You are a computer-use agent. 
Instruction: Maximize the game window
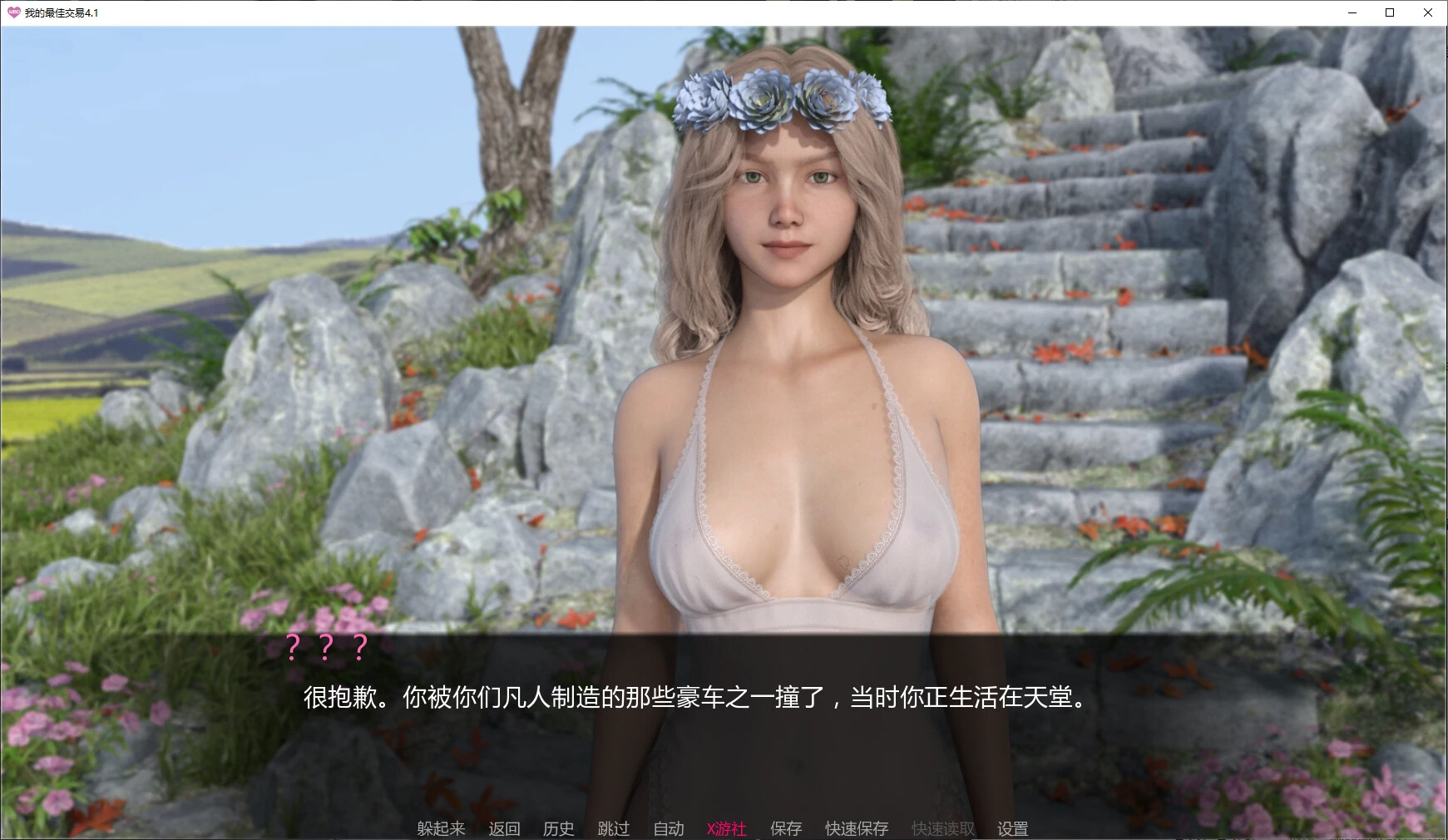[x=1390, y=12]
